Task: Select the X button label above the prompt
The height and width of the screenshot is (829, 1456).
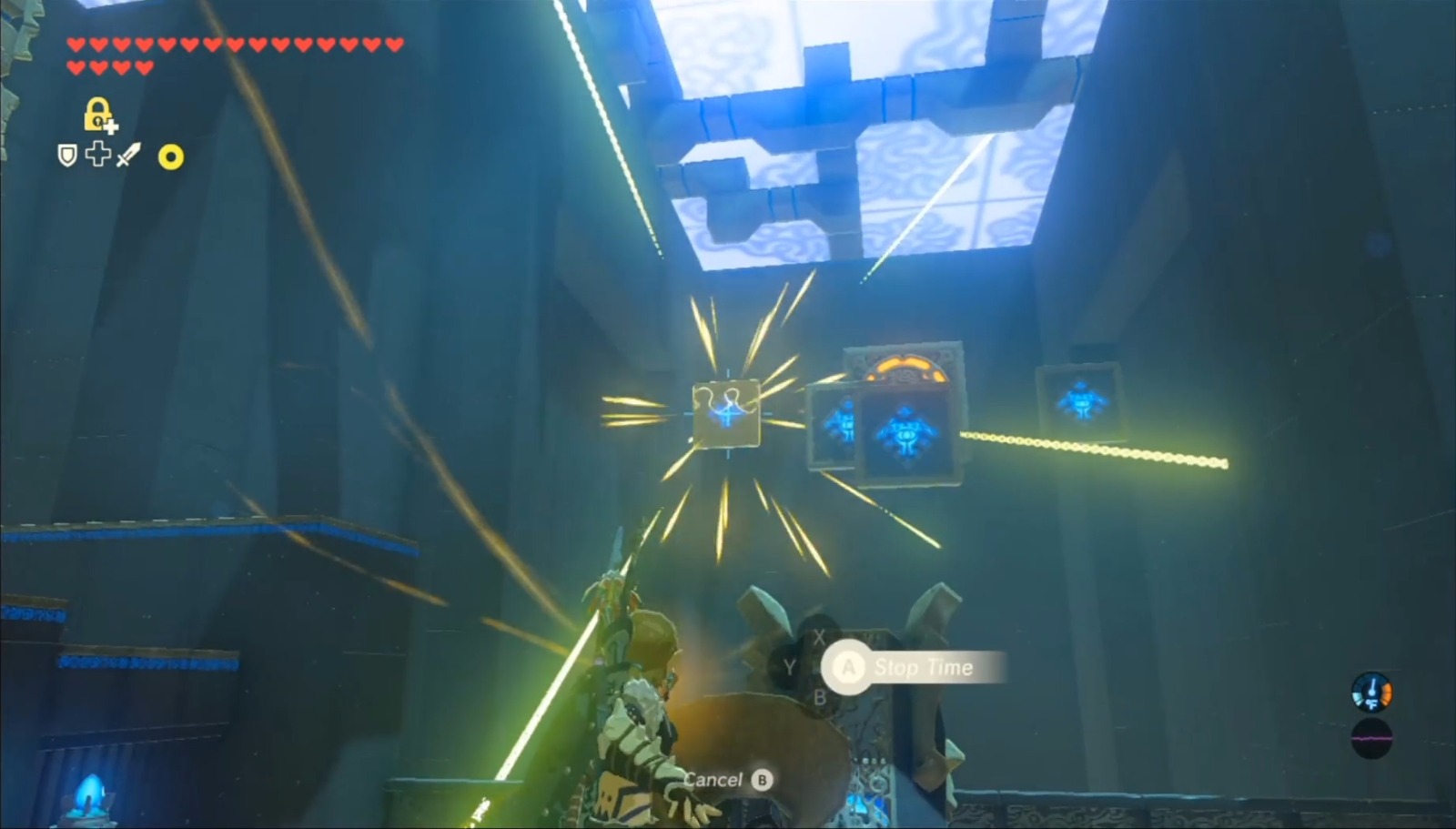Action: click(x=819, y=638)
